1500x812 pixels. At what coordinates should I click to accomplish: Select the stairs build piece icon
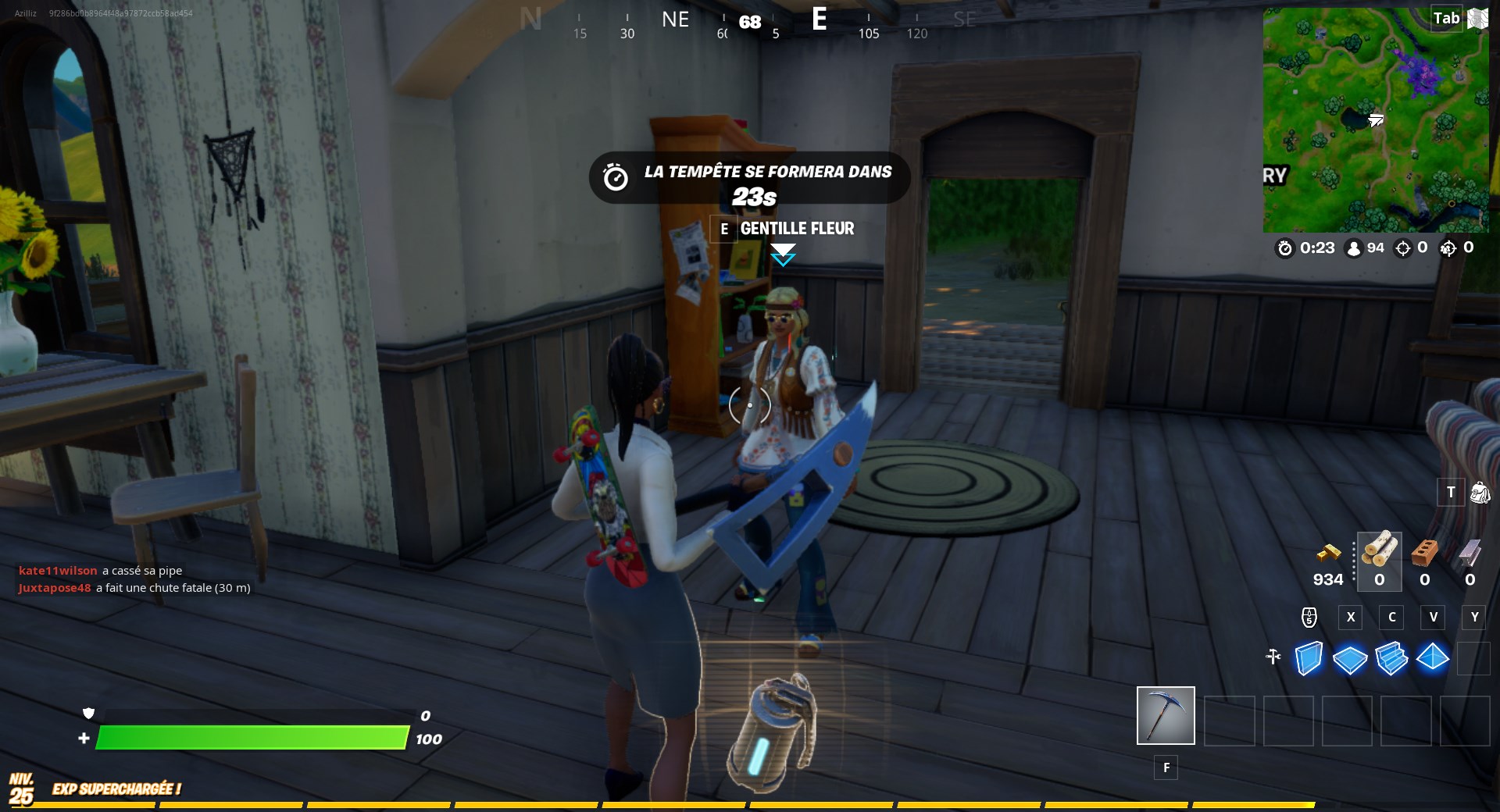pyautogui.click(x=1391, y=660)
